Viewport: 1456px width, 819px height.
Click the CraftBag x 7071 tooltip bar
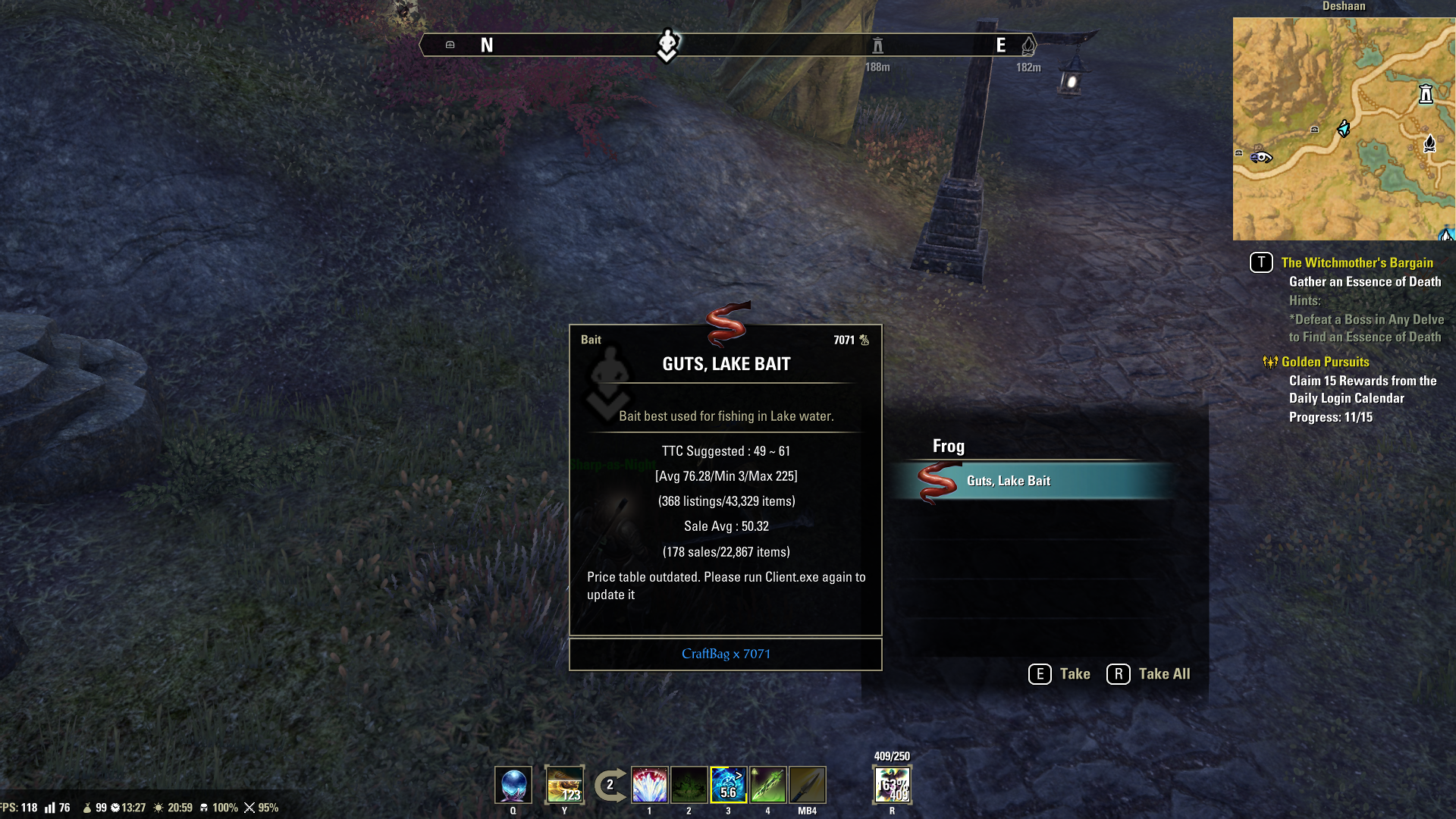tap(726, 654)
